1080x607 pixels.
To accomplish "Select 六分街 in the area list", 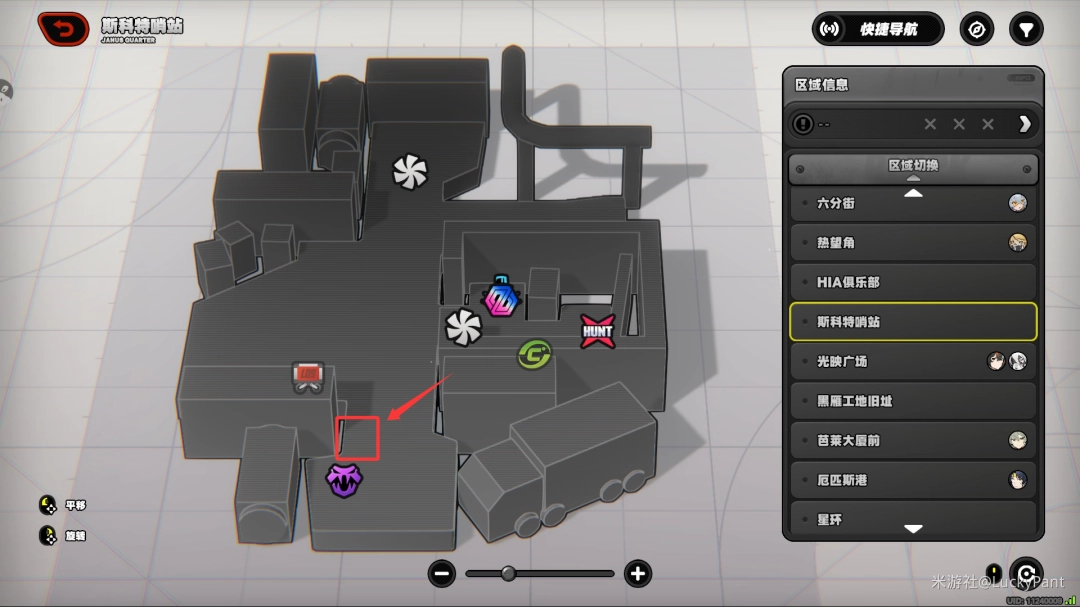I will tap(912, 203).
